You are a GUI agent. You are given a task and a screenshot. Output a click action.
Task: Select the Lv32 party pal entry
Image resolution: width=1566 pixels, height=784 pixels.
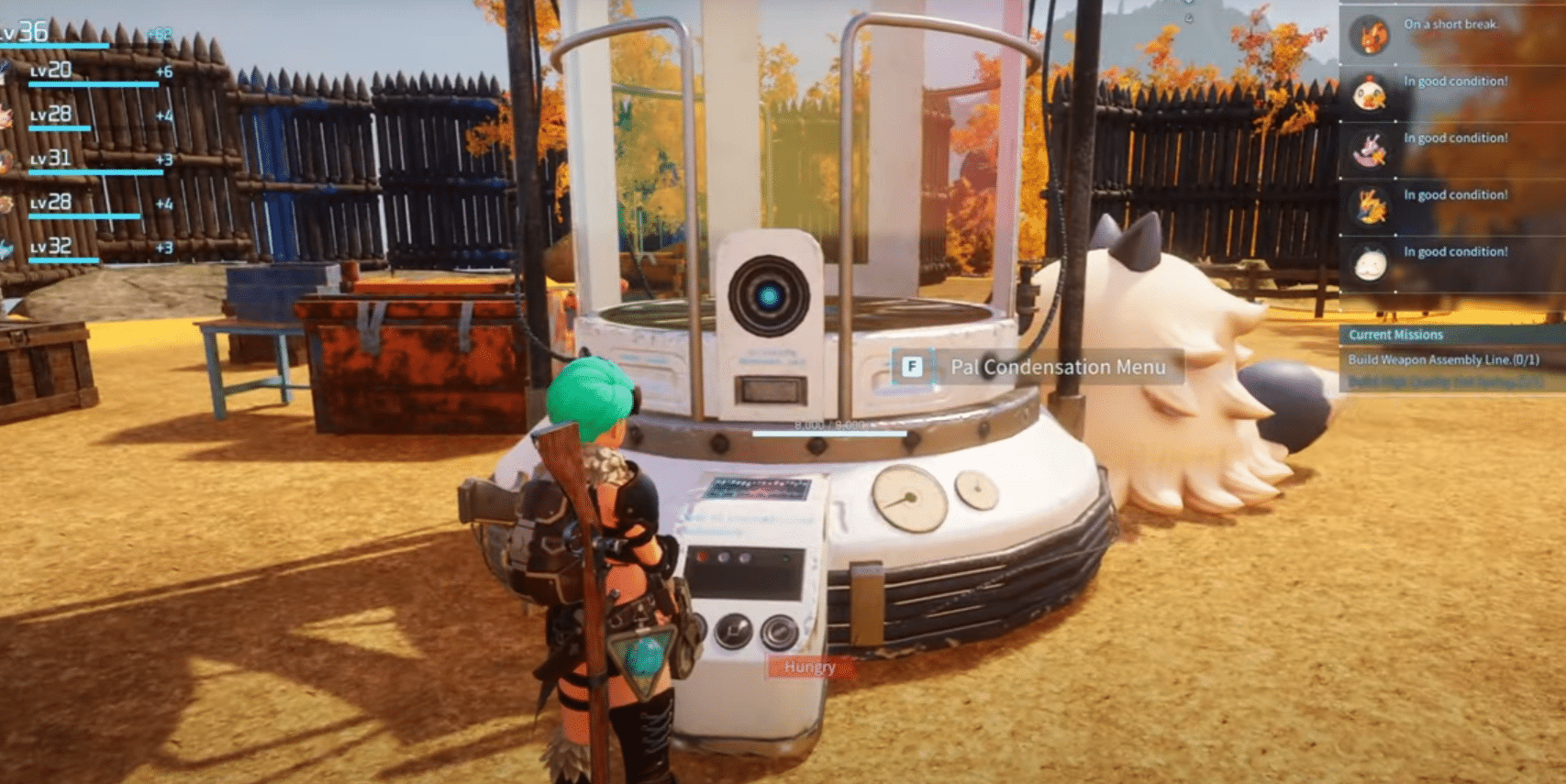tap(51, 248)
